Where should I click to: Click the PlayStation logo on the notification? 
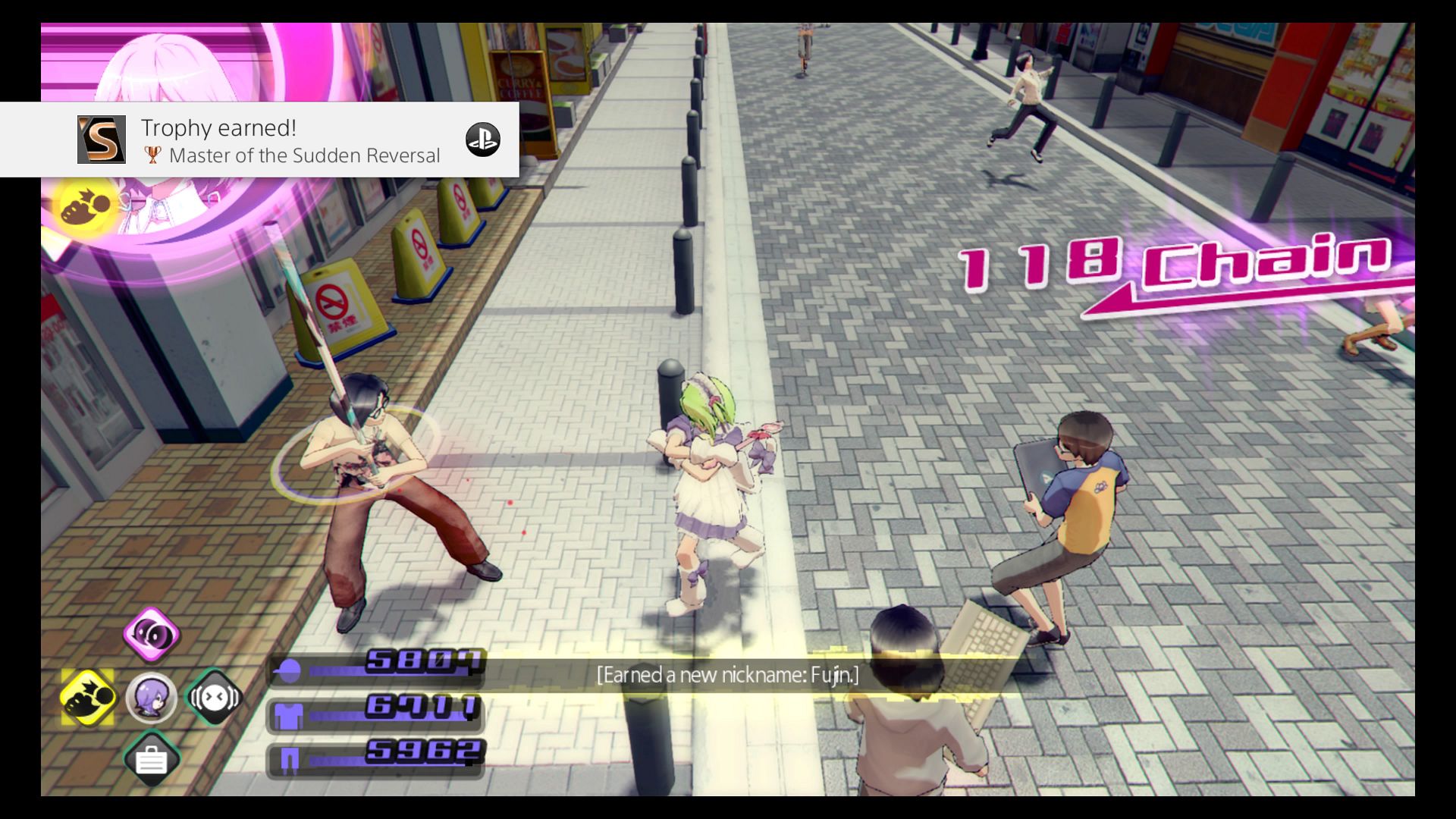coord(482,140)
